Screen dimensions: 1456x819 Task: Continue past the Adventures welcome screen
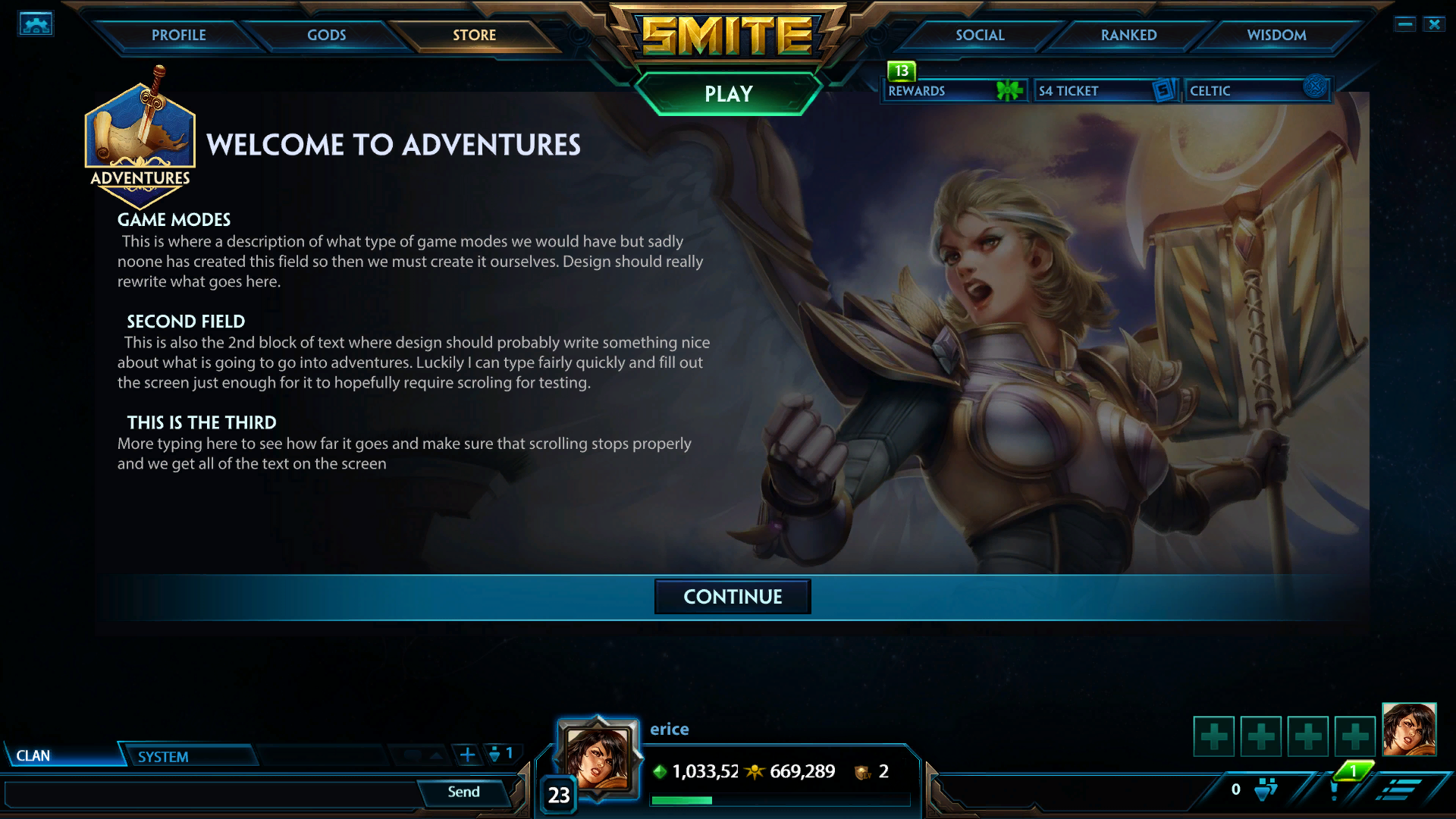(733, 597)
